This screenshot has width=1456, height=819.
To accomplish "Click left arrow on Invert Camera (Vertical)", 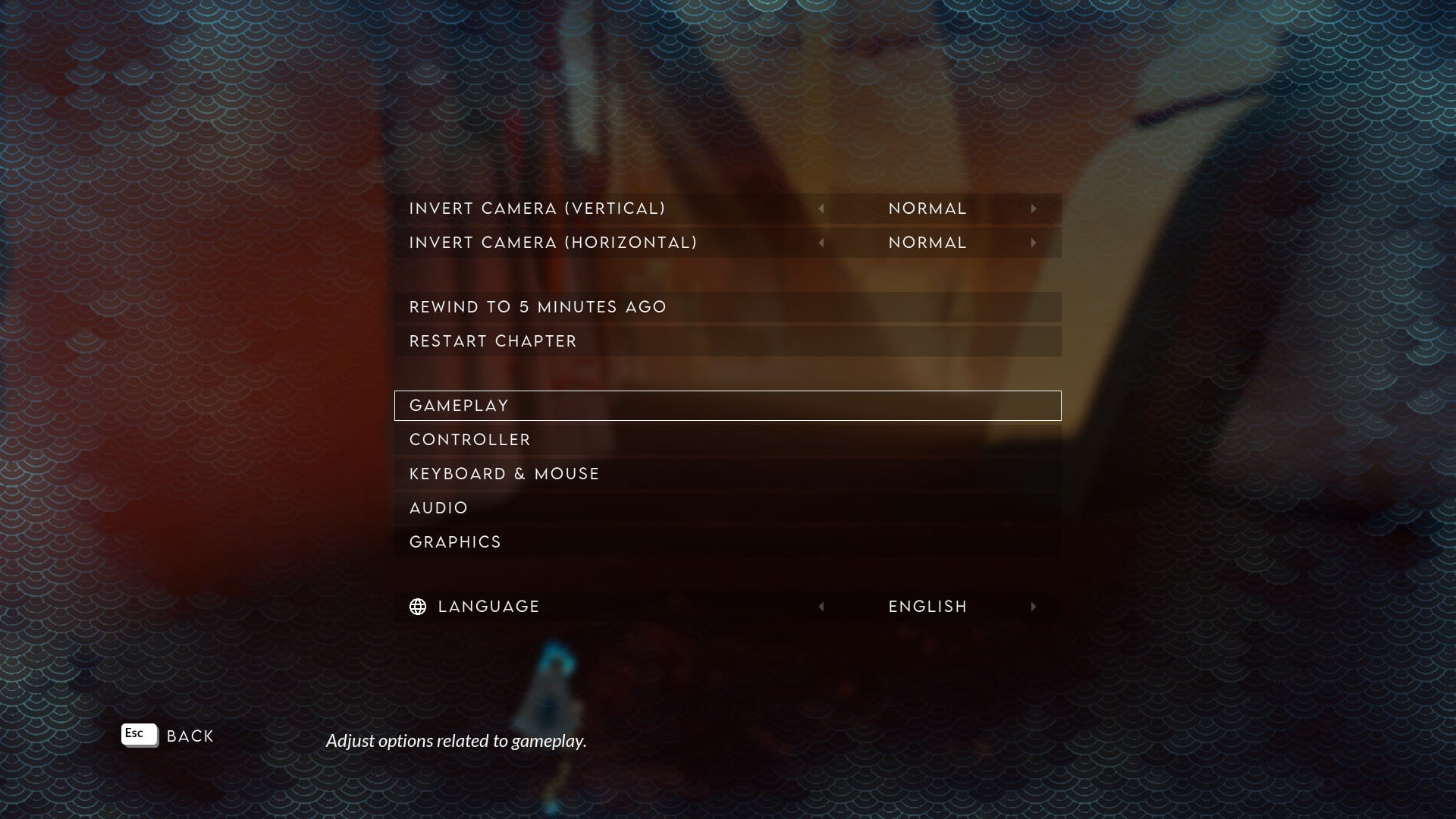I will click(822, 208).
